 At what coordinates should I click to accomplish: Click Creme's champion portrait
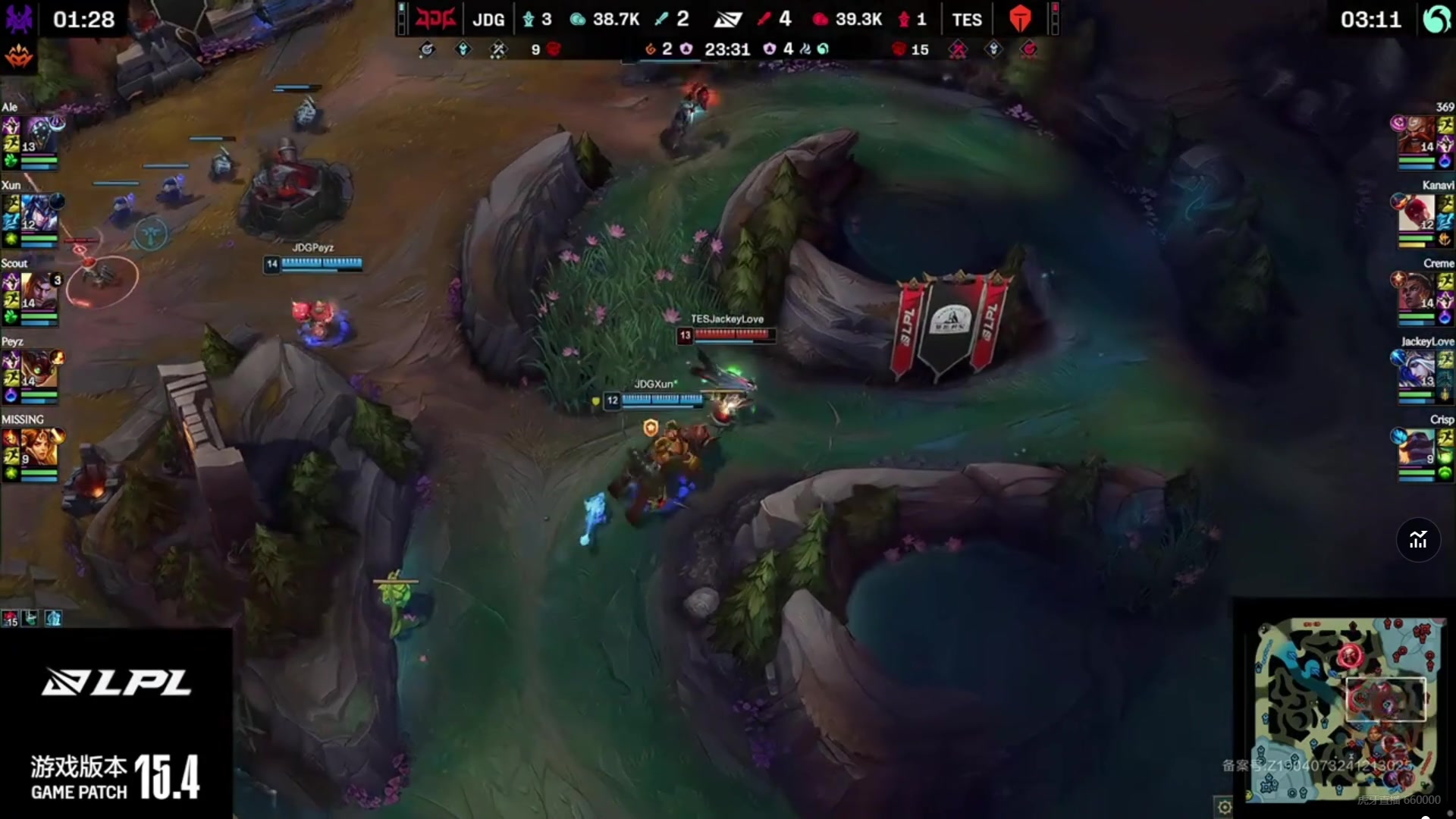tap(1417, 291)
